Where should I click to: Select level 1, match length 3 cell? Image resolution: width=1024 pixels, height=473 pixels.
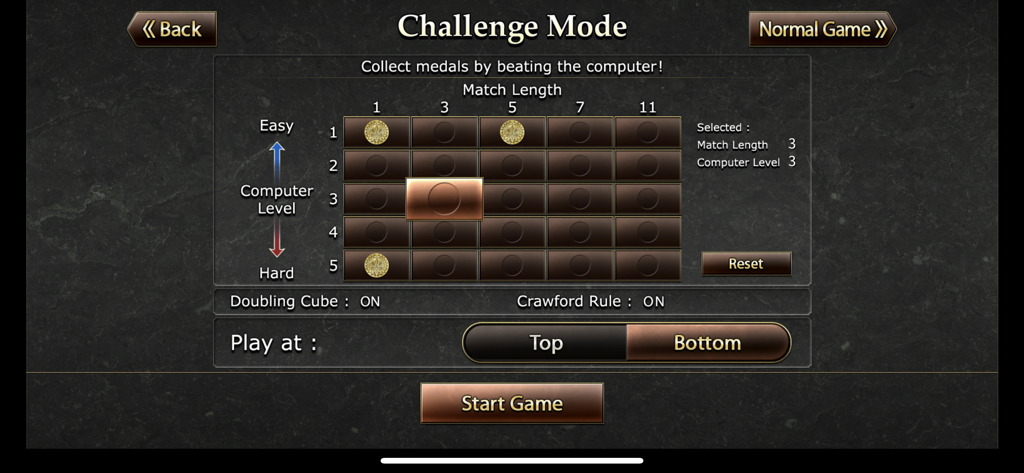click(x=444, y=132)
